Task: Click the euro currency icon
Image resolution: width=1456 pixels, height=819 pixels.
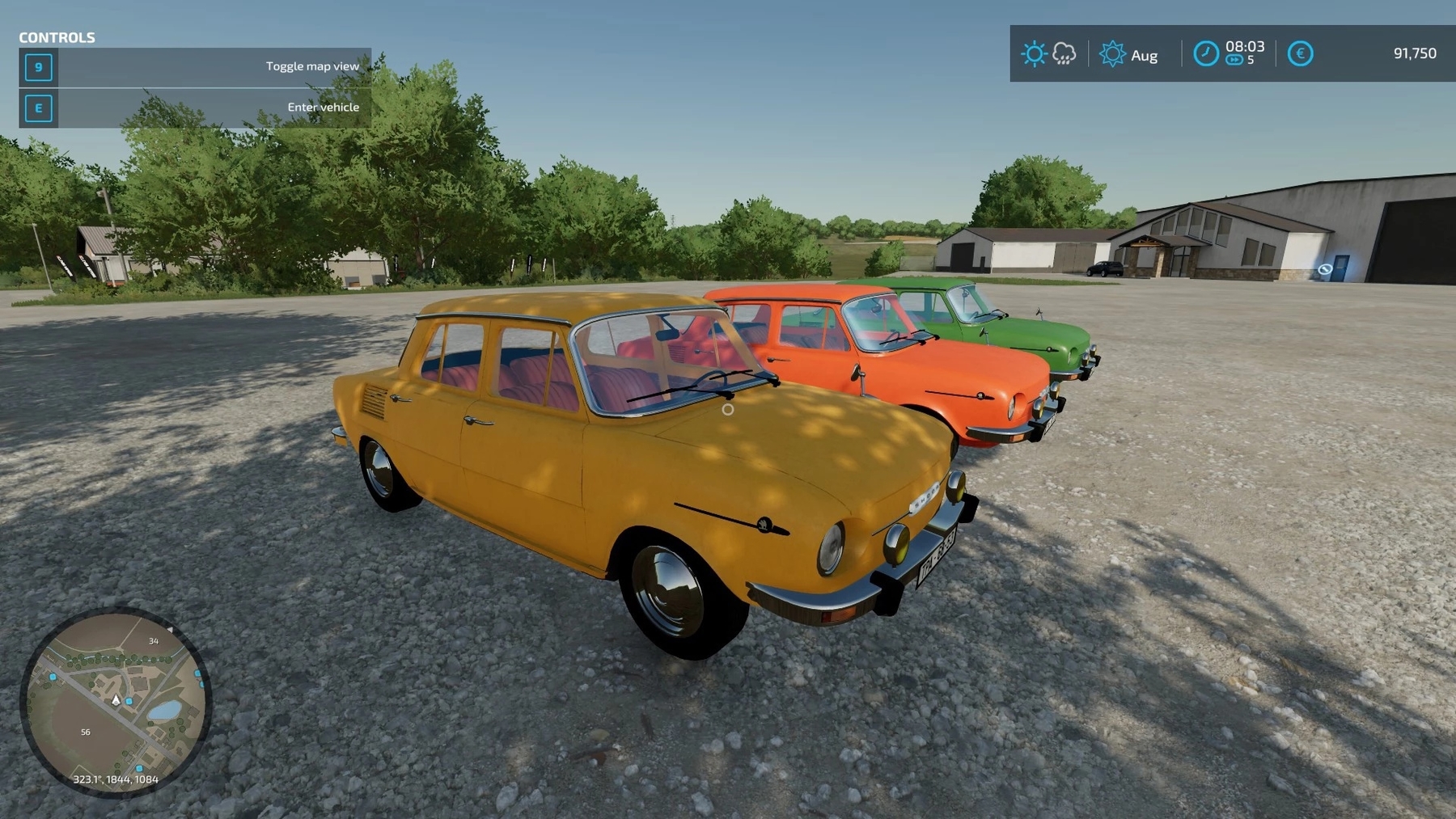Action: [1300, 54]
